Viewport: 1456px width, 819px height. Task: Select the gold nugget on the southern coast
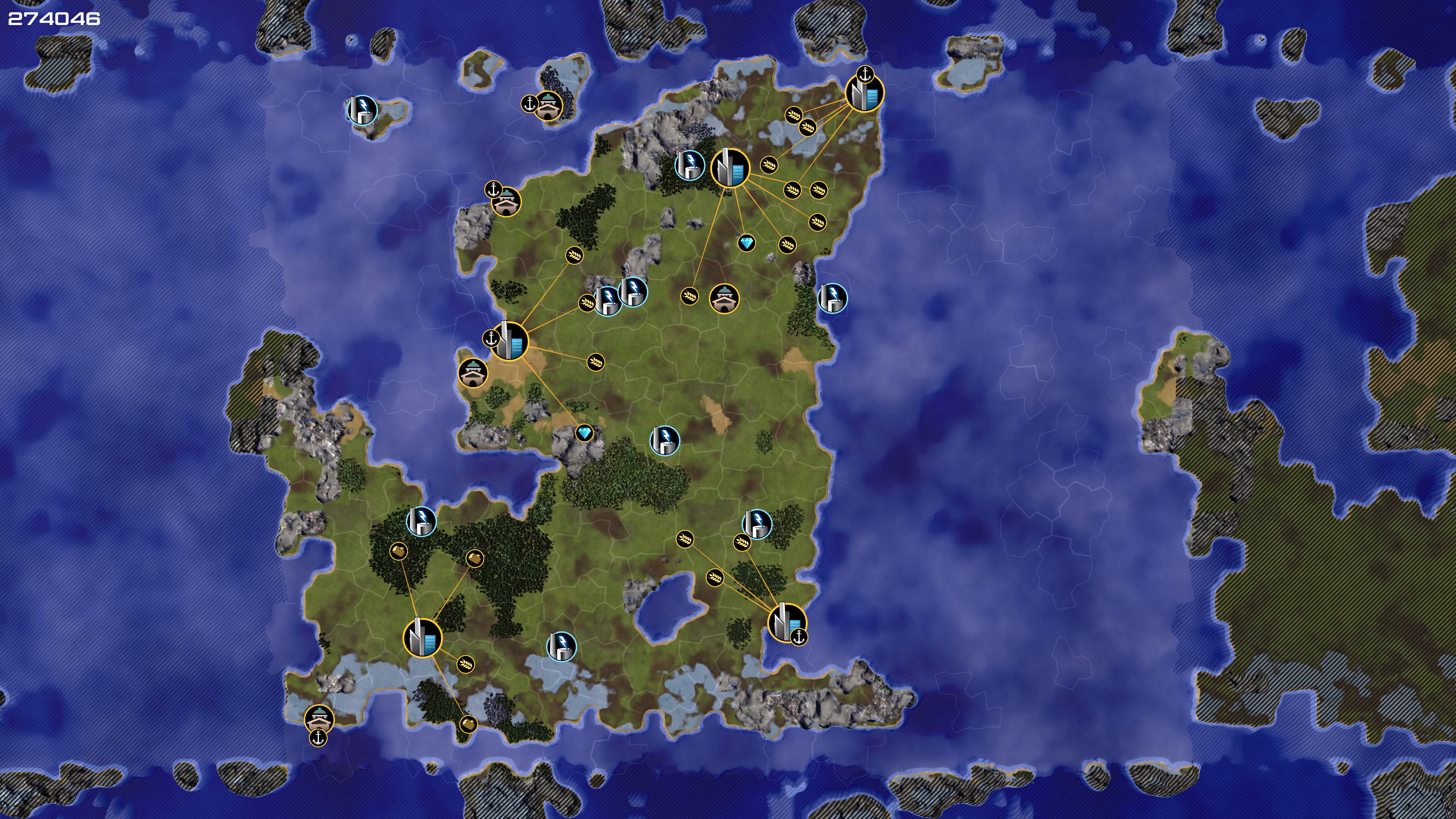coord(468,723)
